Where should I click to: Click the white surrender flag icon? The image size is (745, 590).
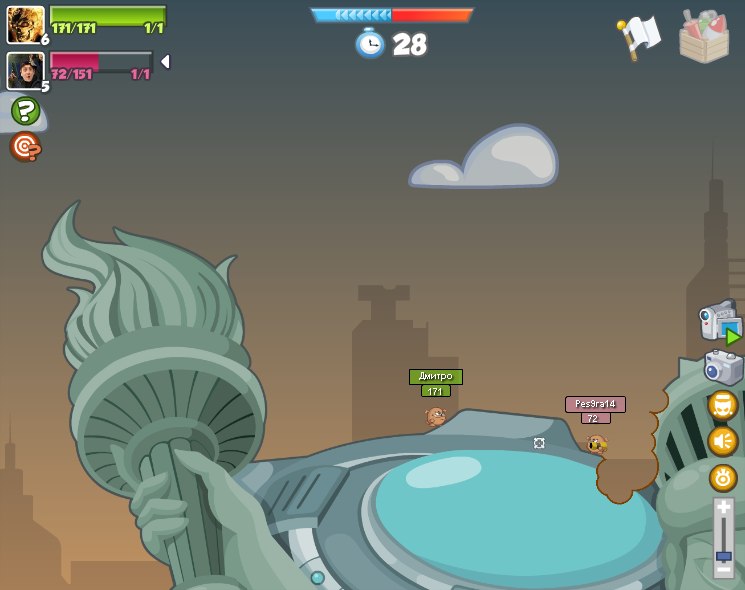[637, 38]
